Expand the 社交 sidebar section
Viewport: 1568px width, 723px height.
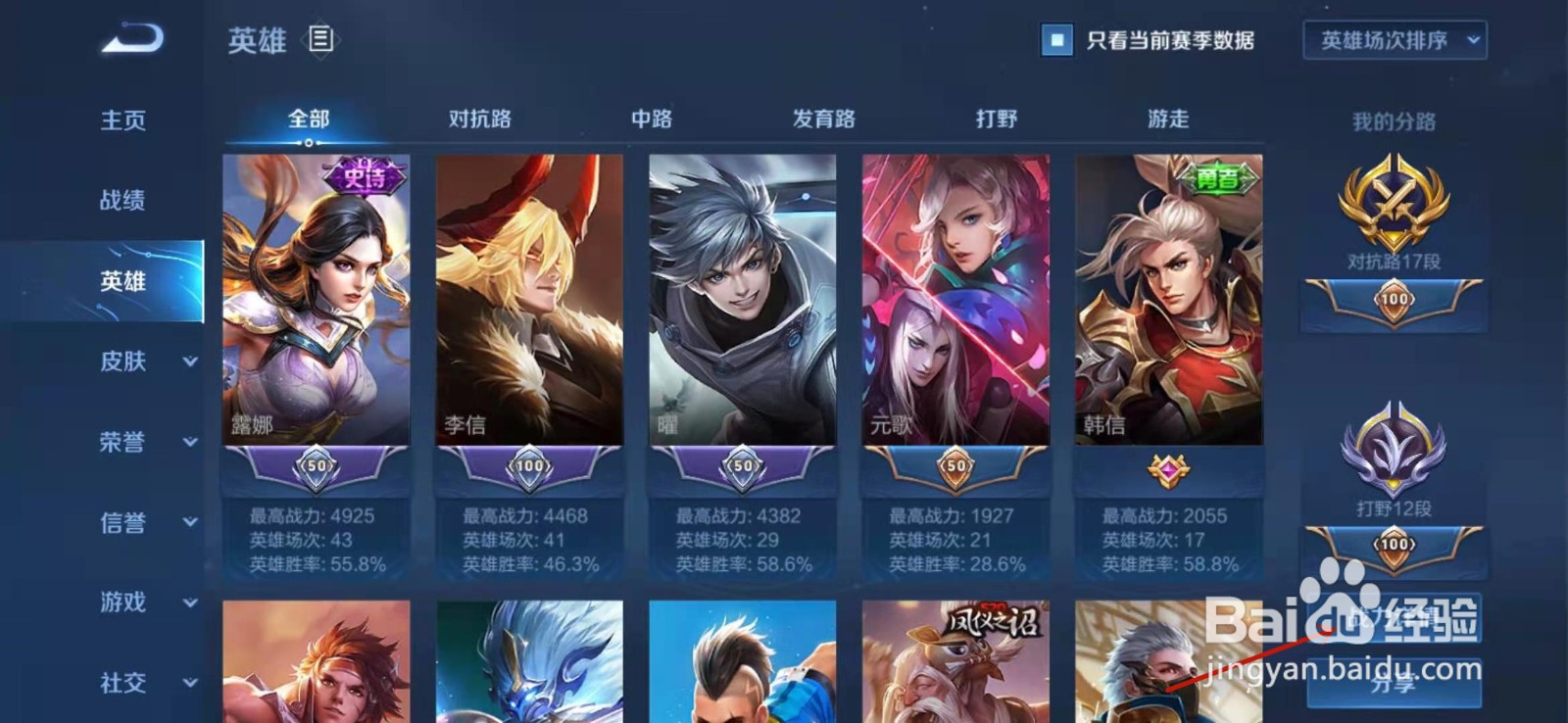click(x=122, y=684)
